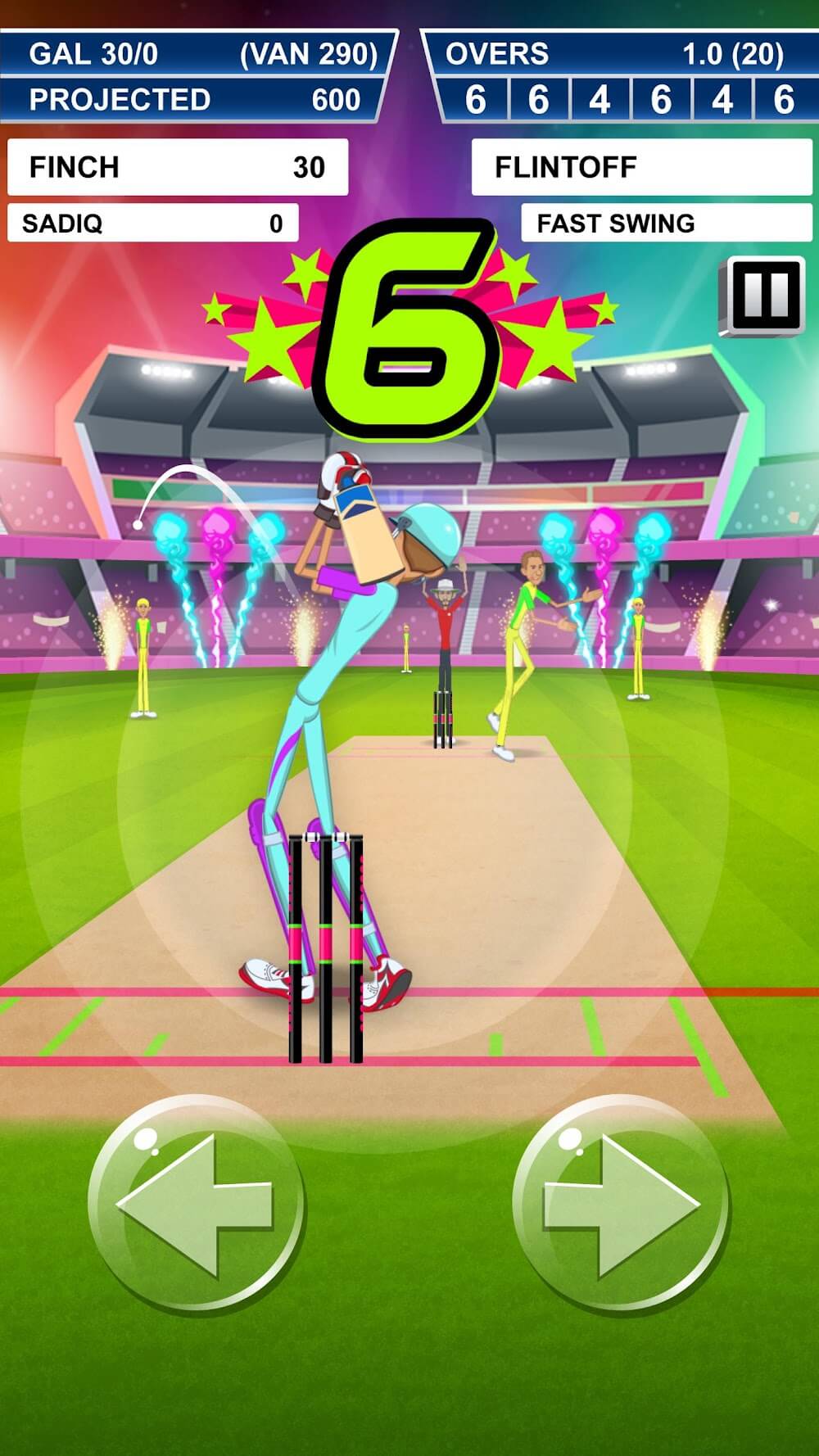Hit the left arrow bubble button
The image size is (819, 1456).
coord(197,1205)
